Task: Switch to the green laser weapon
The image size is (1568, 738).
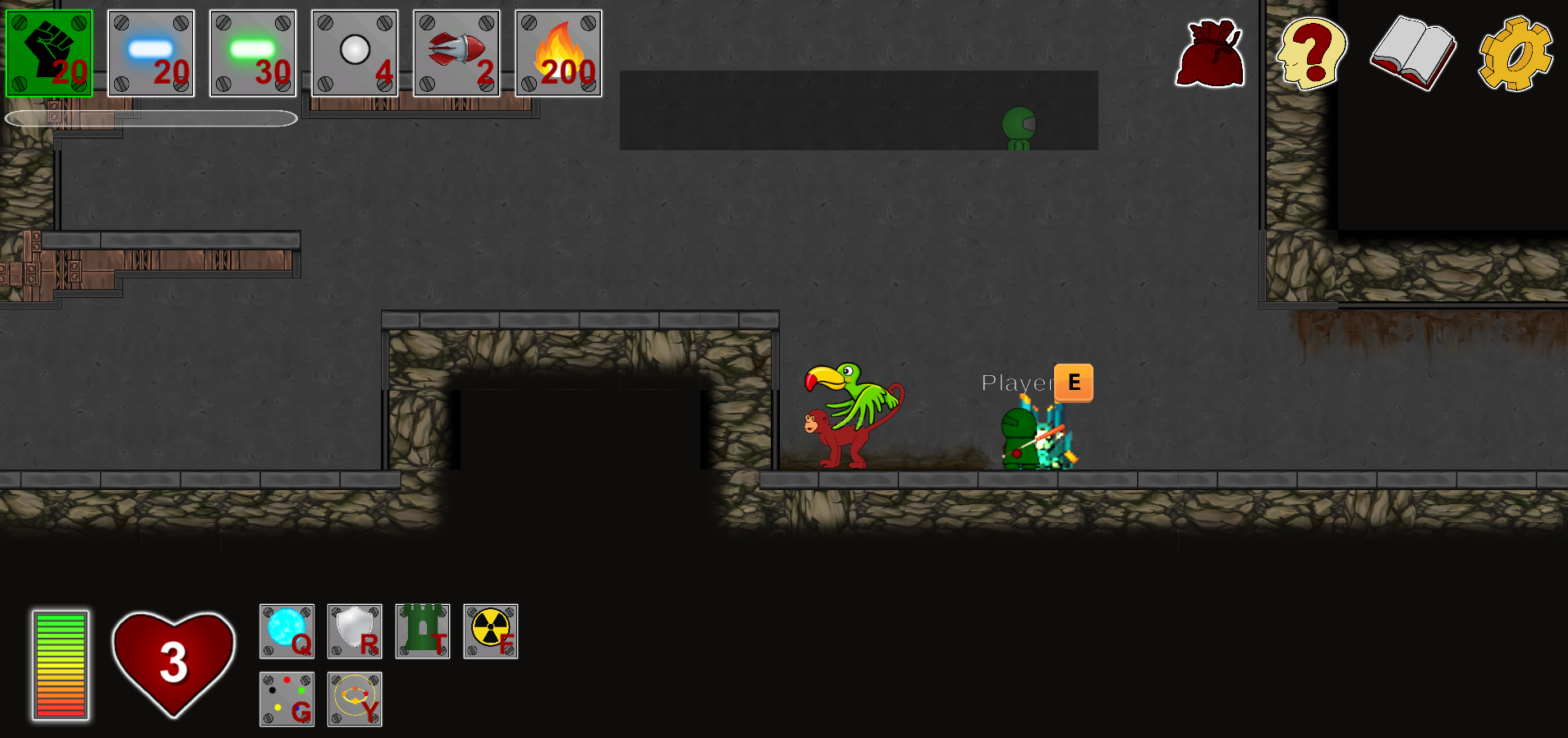Action: point(253,53)
